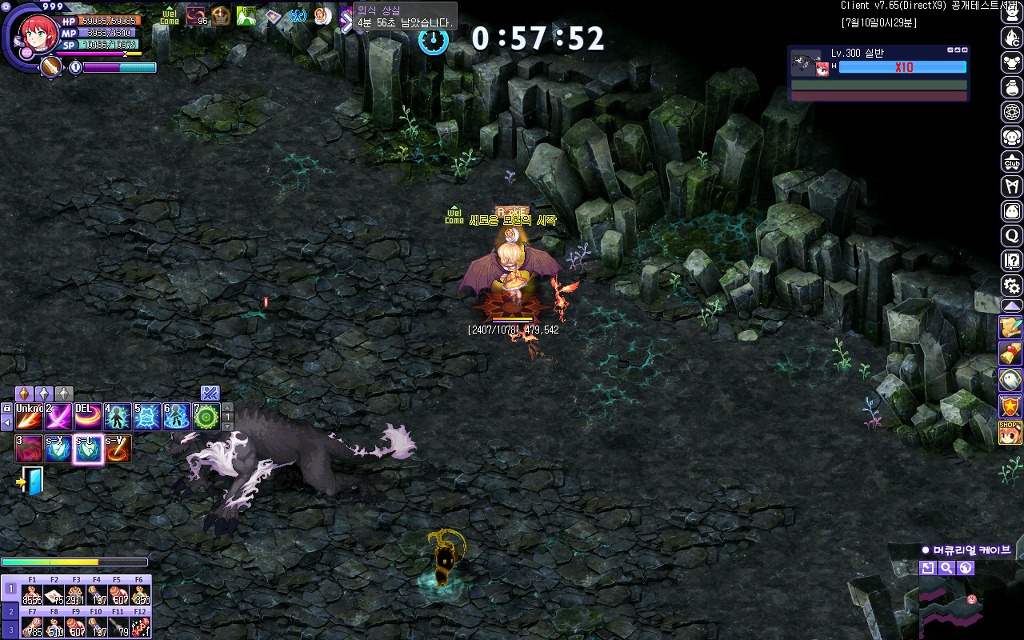Screen dimensions: 1024x640
Task: Trigger the s-V flaming spear skill
Action: (x=118, y=449)
